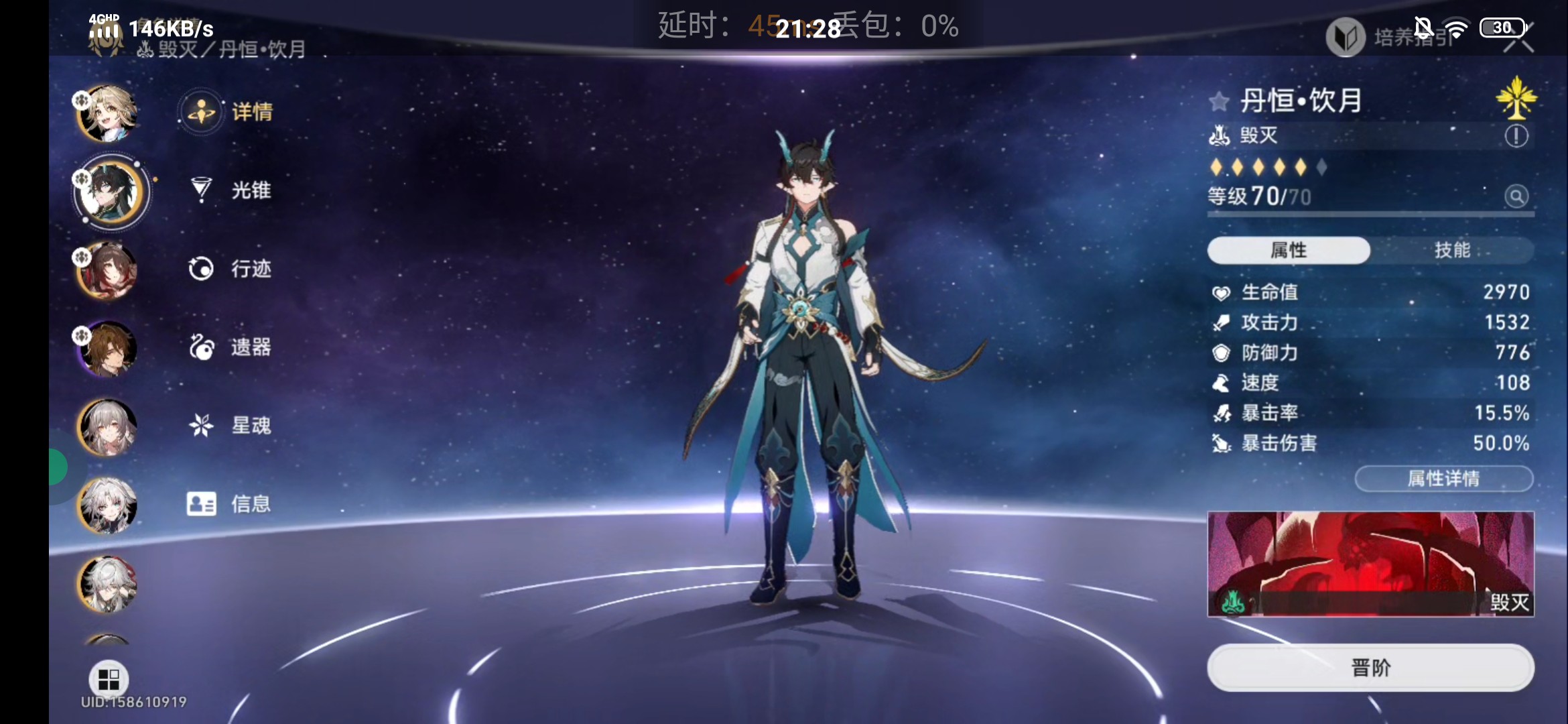Toggle the favorite star beside 丹恒•饮月
Viewport: 1568px width, 724px height.
click(x=1219, y=102)
